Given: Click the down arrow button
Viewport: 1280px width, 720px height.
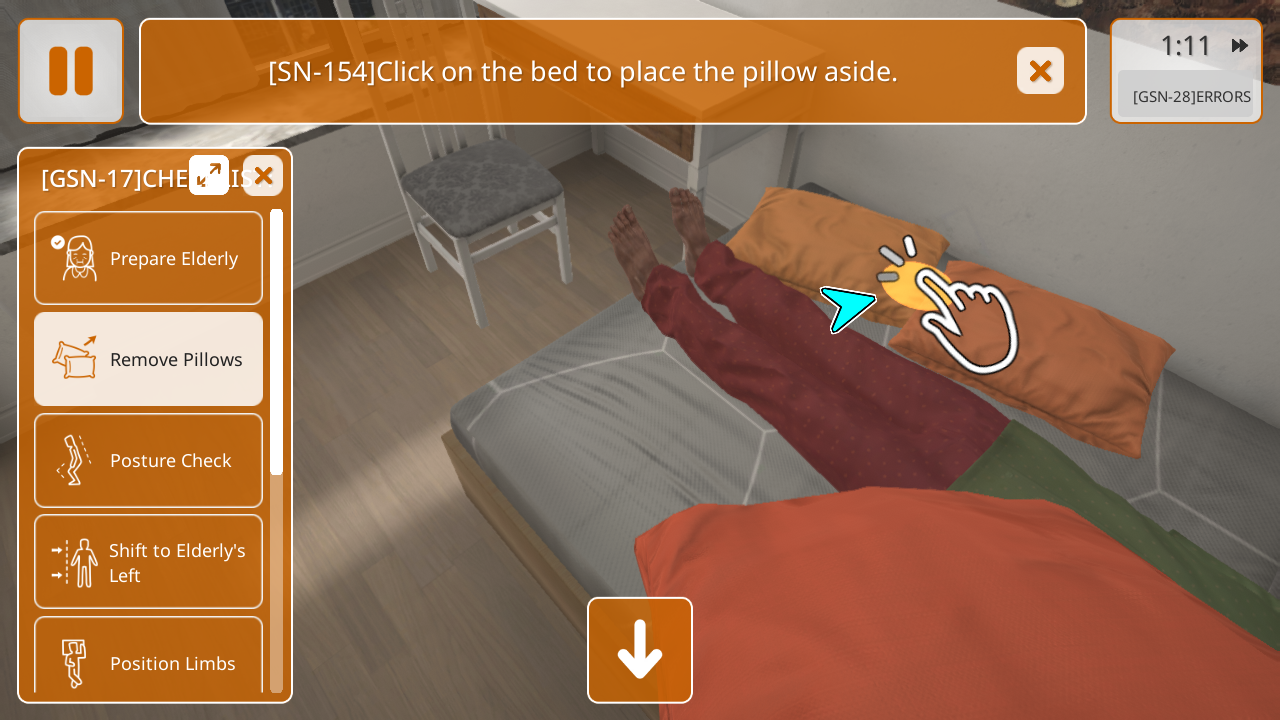Looking at the screenshot, I should click(x=640, y=650).
